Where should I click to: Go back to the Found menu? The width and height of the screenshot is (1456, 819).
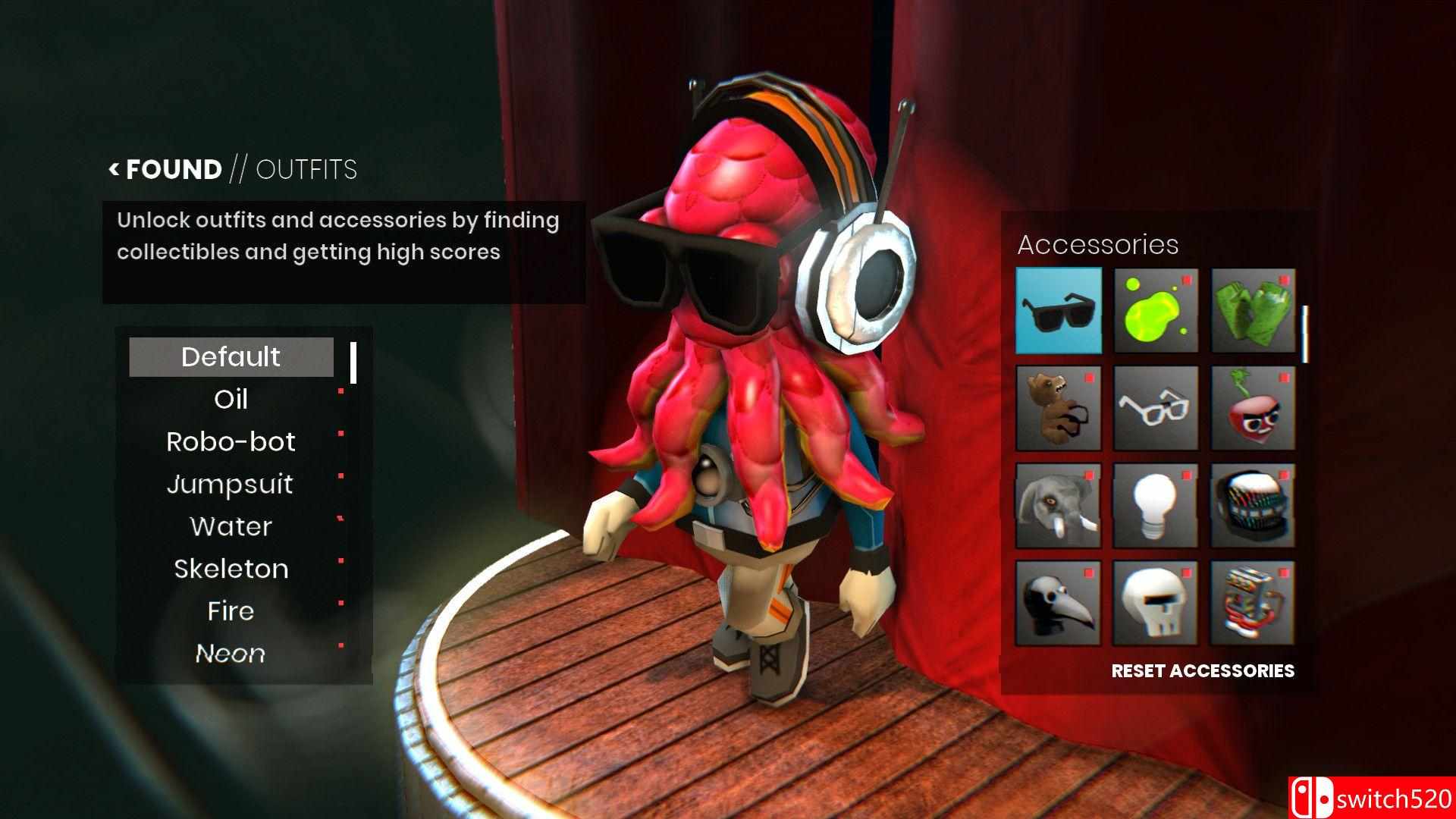(x=166, y=169)
